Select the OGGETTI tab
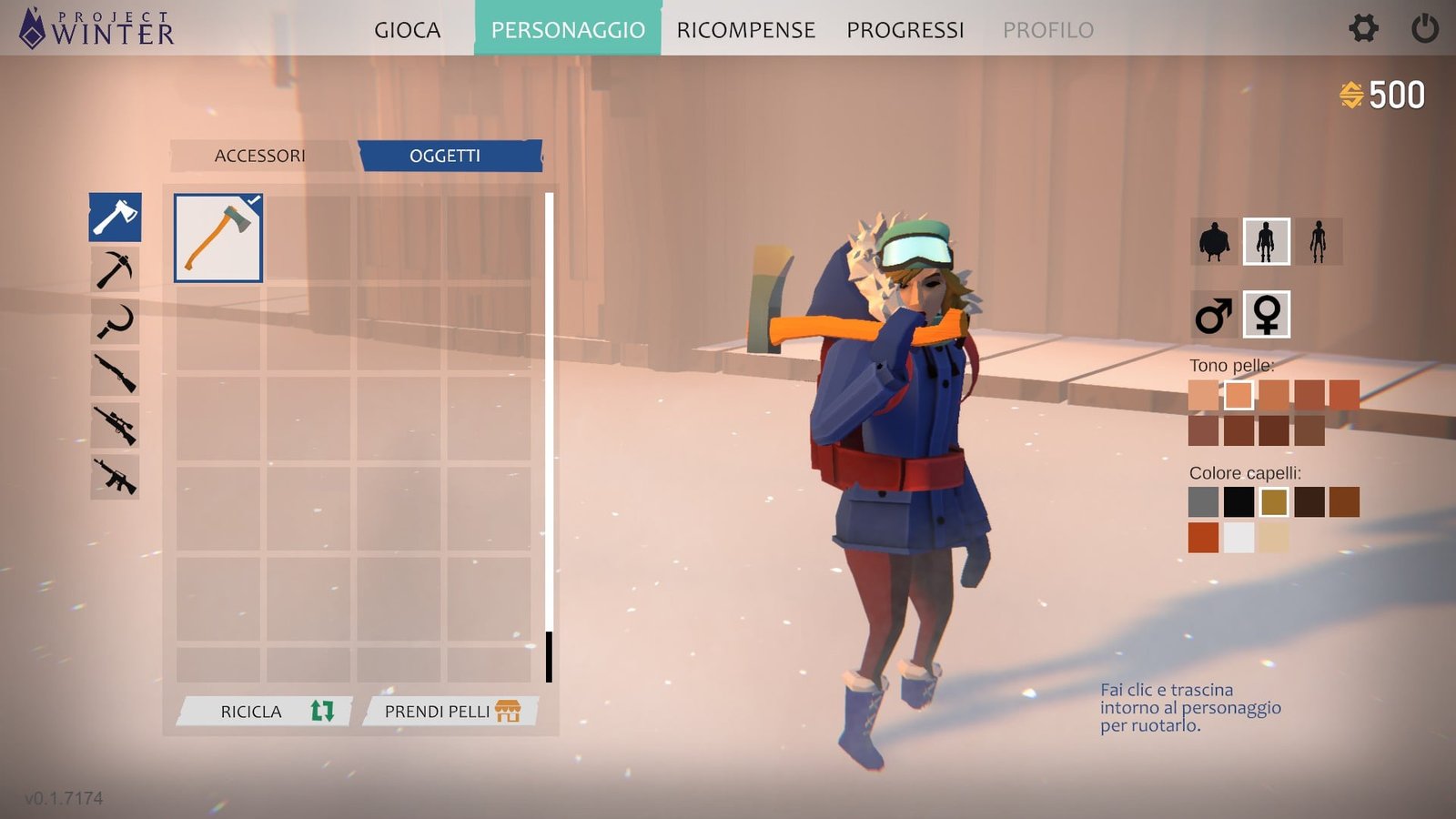The width and height of the screenshot is (1456, 819). 445,156
